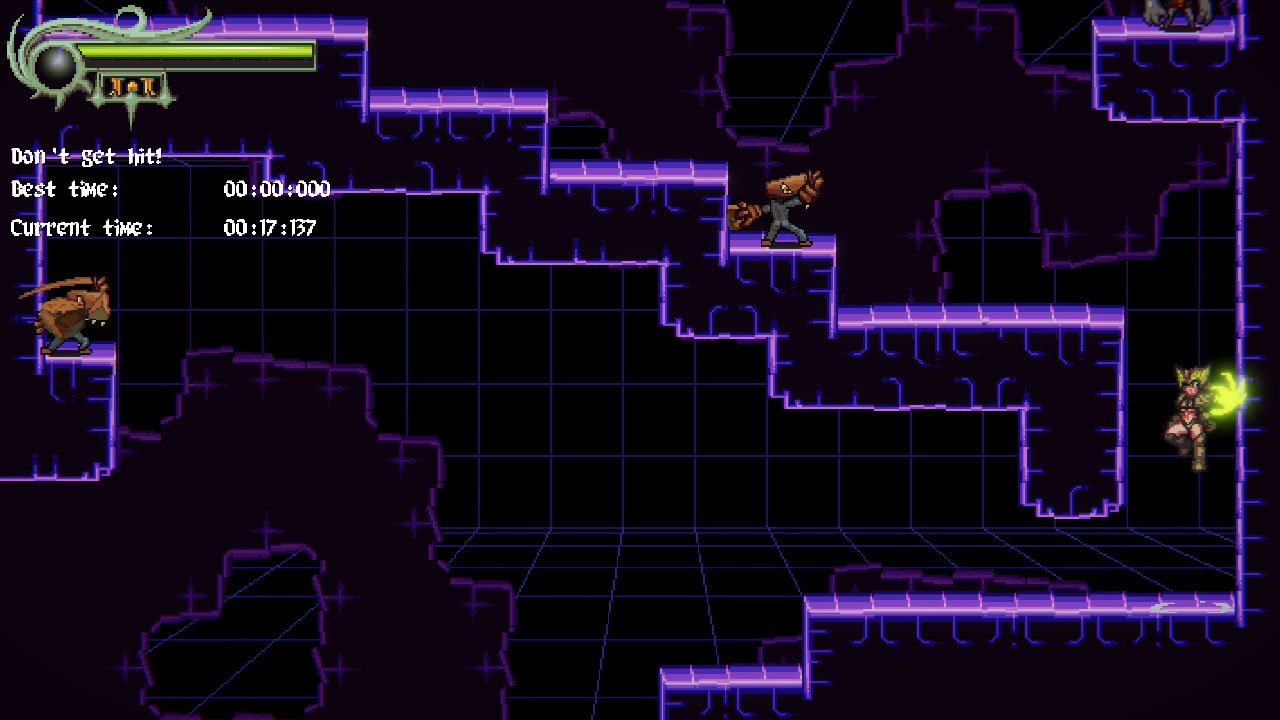Select the middle orange gem charm icon
1280x720 pixels.
tap(131, 85)
